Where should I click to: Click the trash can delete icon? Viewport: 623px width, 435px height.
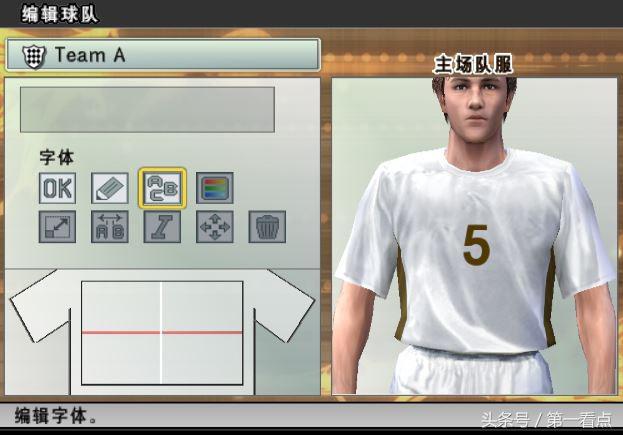coord(267,227)
